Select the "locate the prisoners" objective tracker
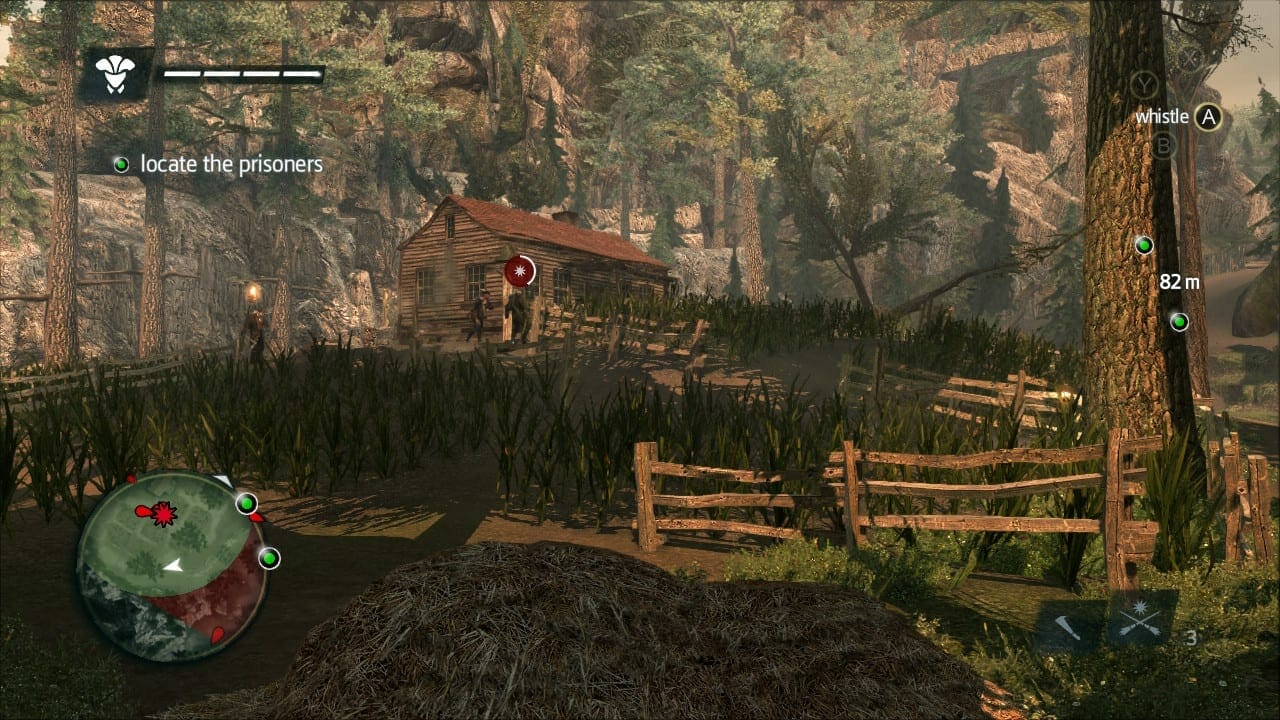This screenshot has height=720, width=1280. pos(220,164)
